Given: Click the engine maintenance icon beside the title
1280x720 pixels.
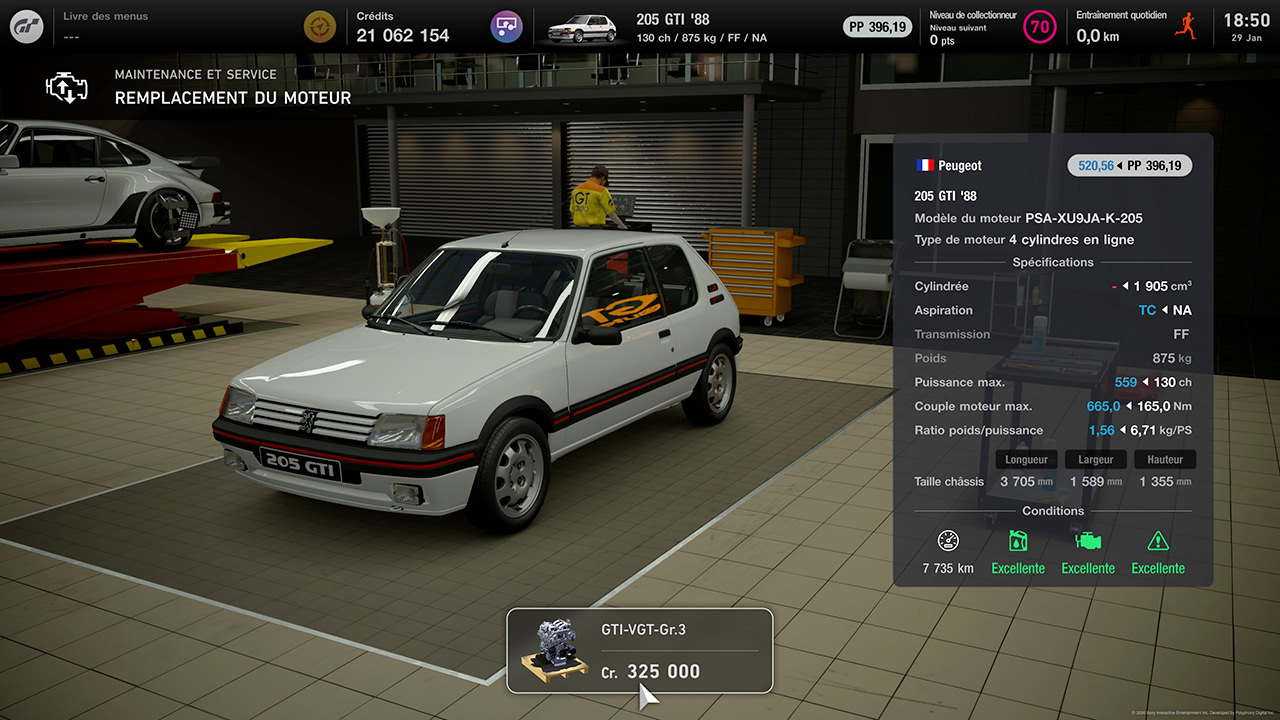Looking at the screenshot, I should pos(66,88).
